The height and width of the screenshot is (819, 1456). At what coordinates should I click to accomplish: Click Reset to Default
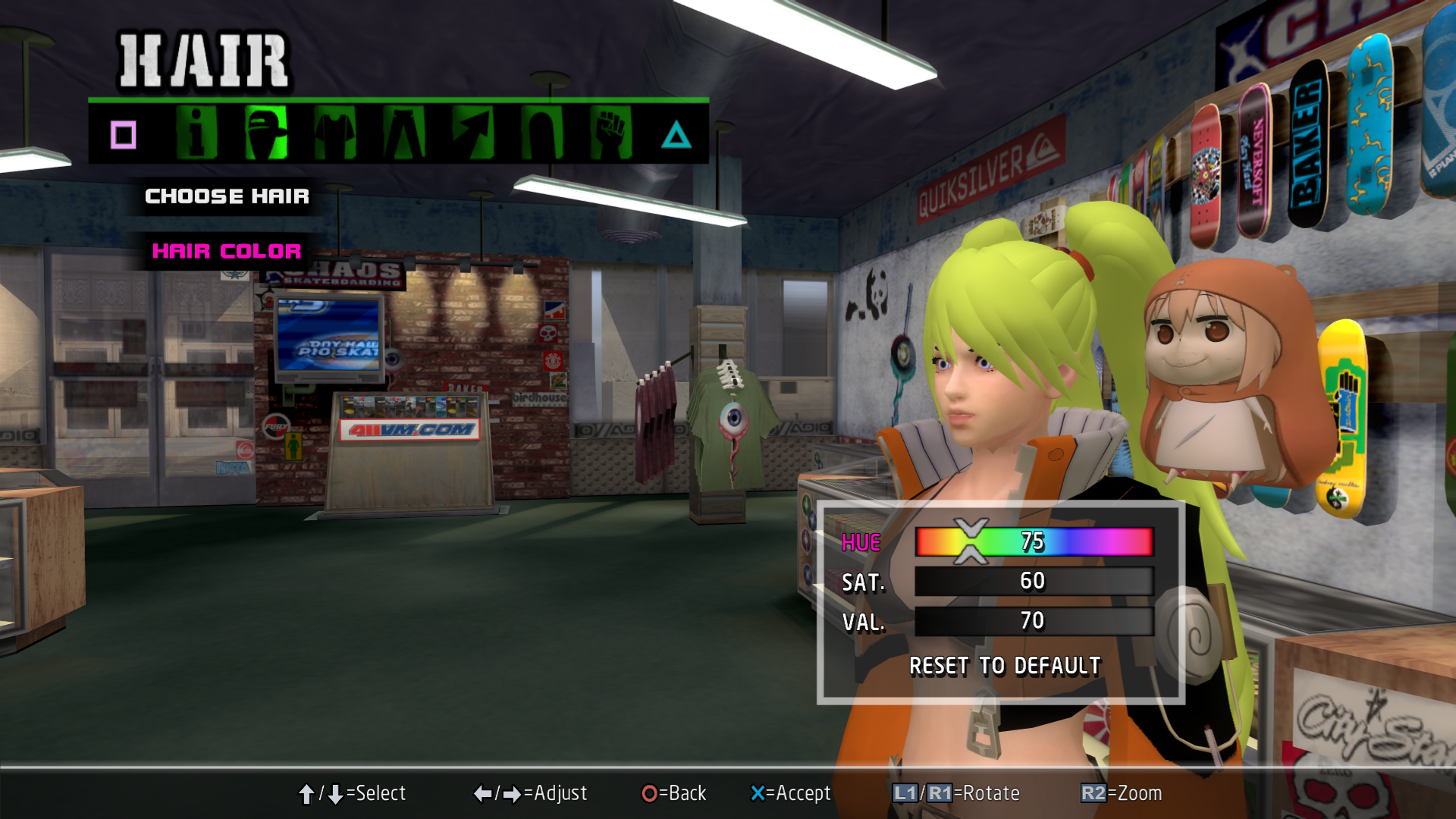pos(1005,666)
